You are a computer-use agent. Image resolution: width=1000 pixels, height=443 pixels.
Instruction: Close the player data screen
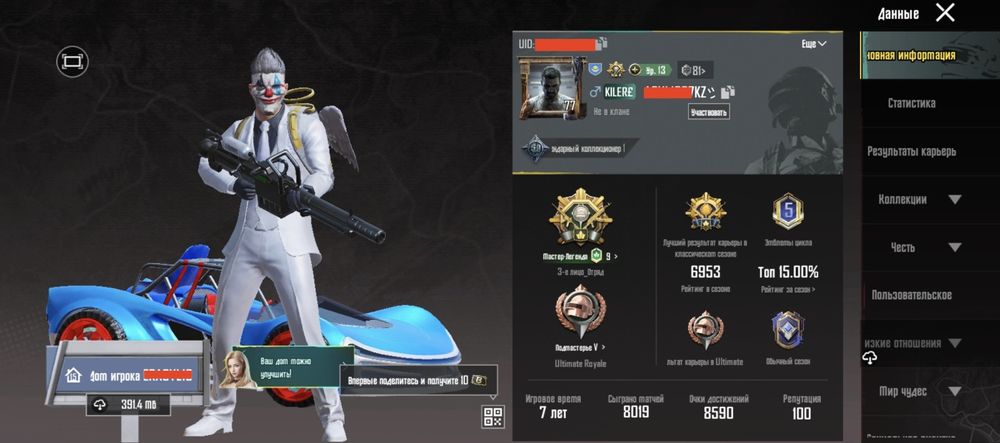click(945, 13)
